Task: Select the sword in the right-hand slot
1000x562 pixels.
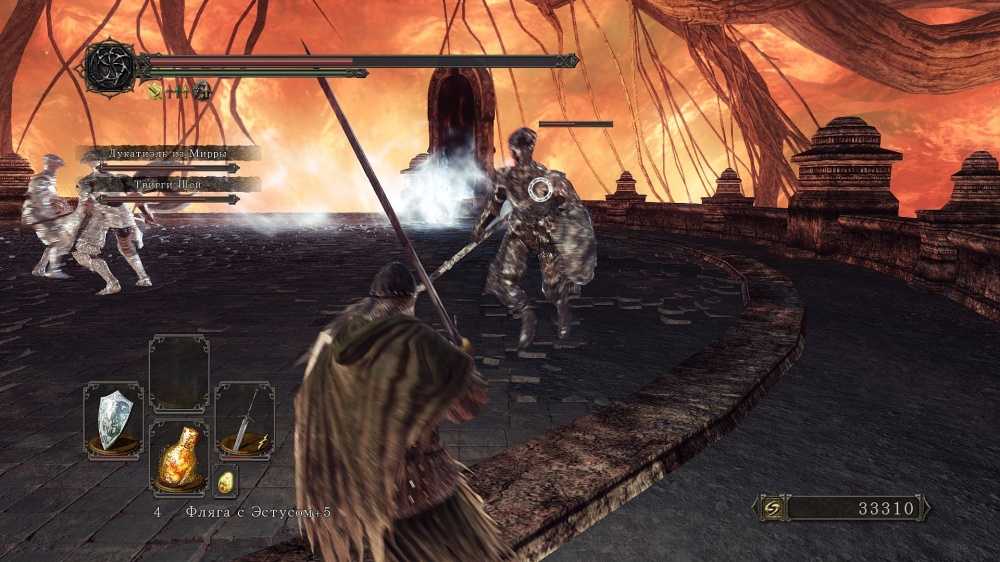Action: tap(244, 418)
